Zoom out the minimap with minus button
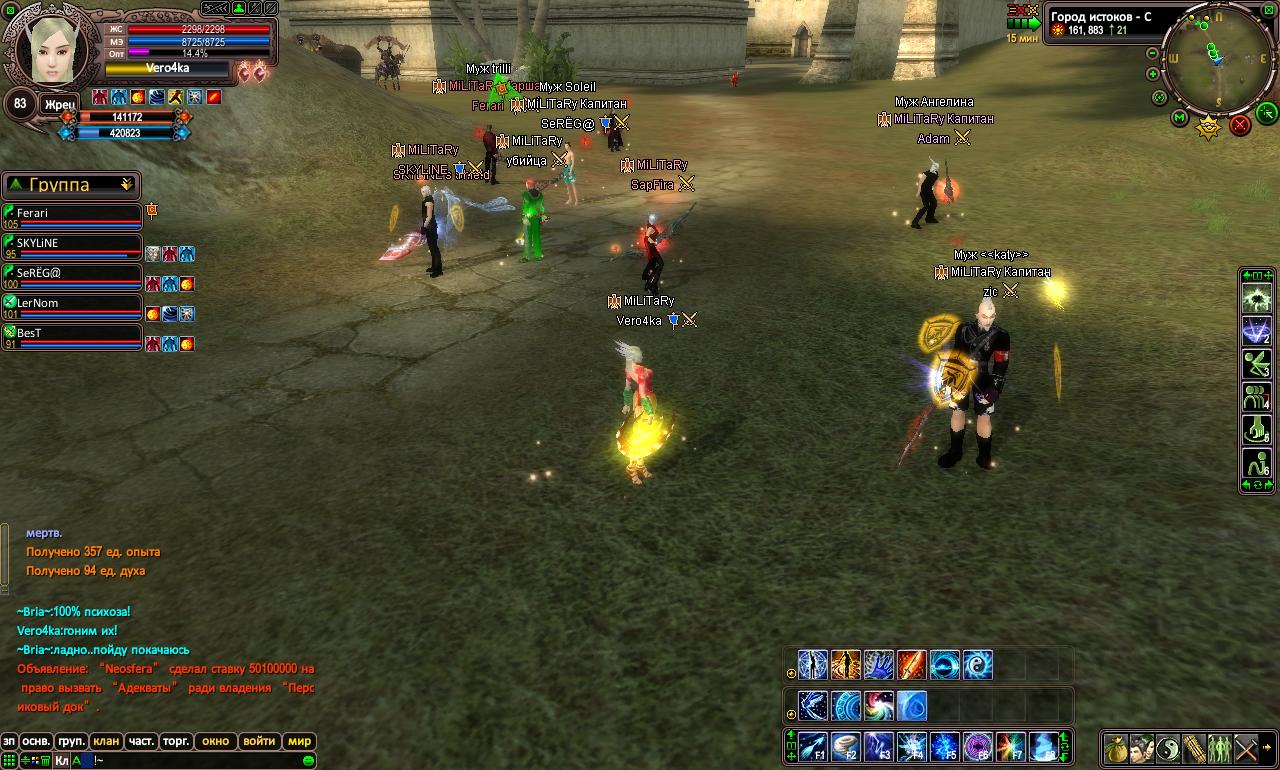This screenshot has height=770, width=1280. coord(1153,52)
